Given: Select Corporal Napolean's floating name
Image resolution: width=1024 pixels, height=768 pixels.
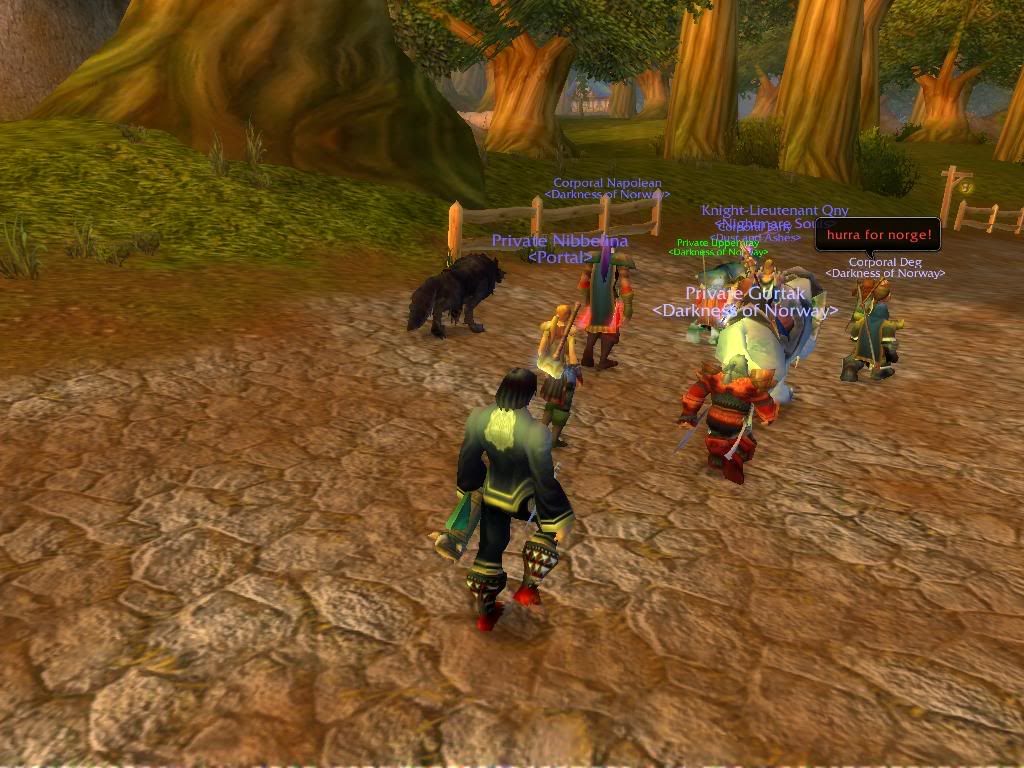Looking at the screenshot, I should click(607, 183).
